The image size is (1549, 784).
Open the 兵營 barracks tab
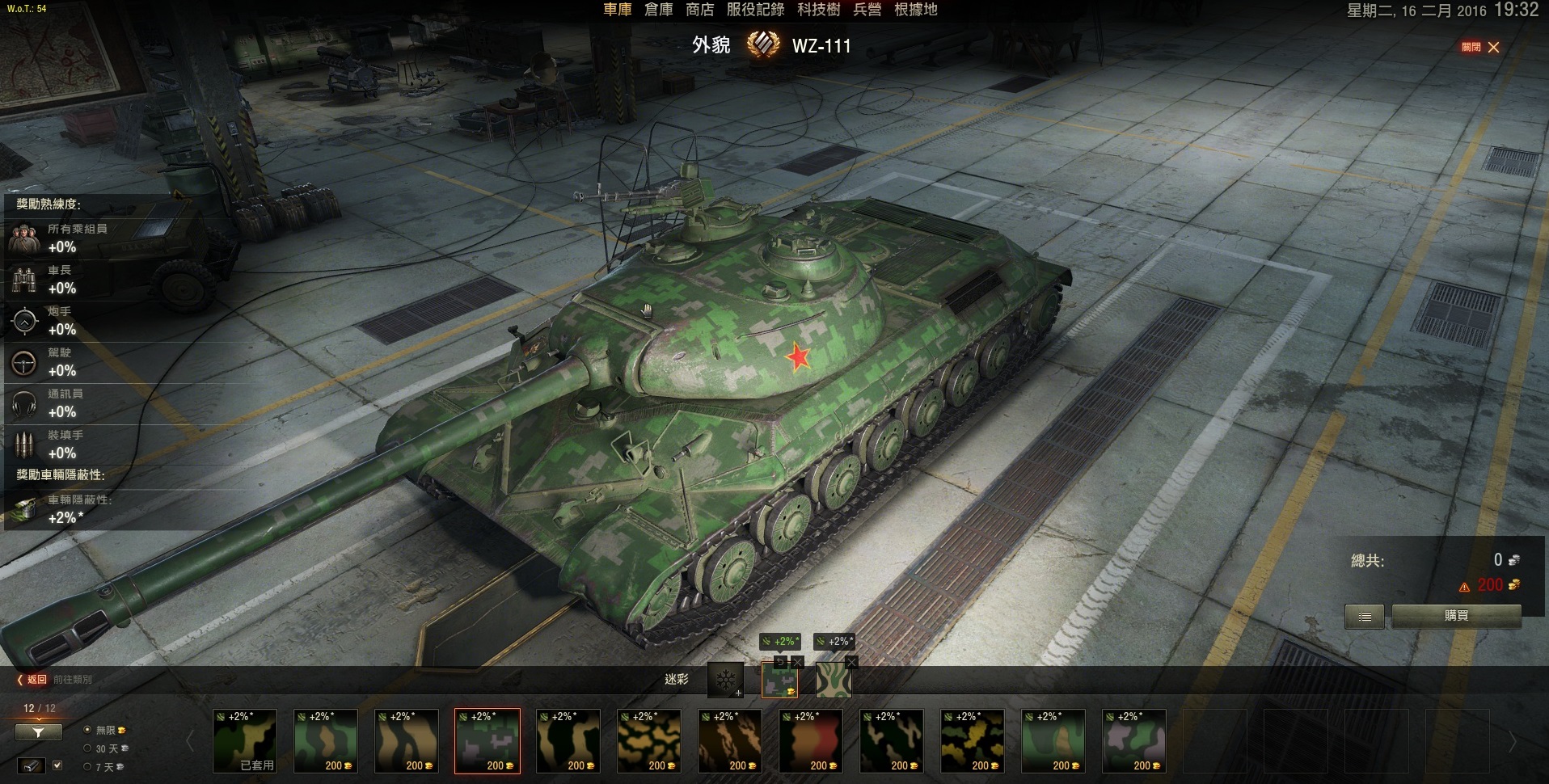[867, 10]
